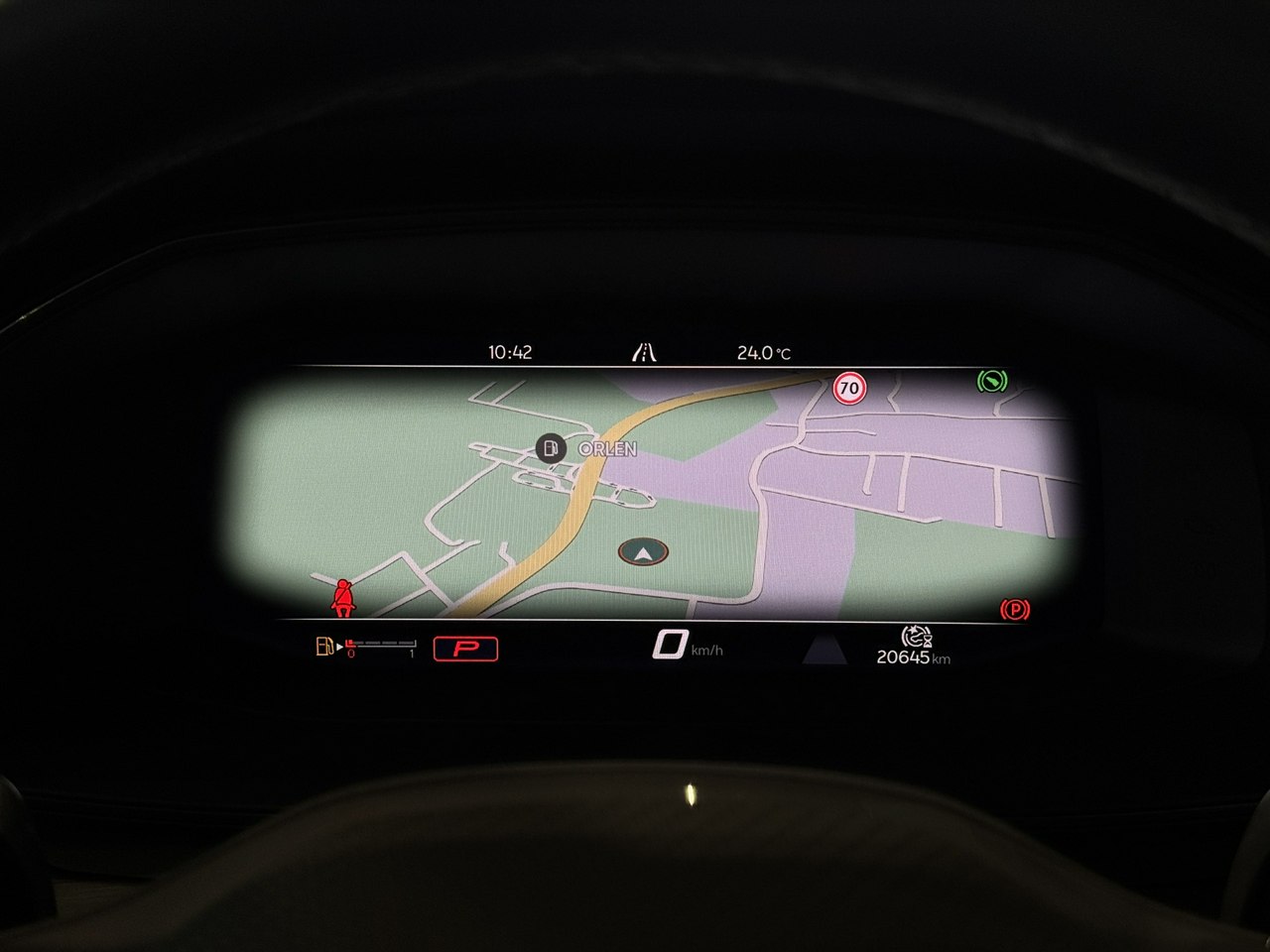The height and width of the screenshot is (952, 1270).
Task: Select the orange fuel pump icon
Action: tap(323, 648)
